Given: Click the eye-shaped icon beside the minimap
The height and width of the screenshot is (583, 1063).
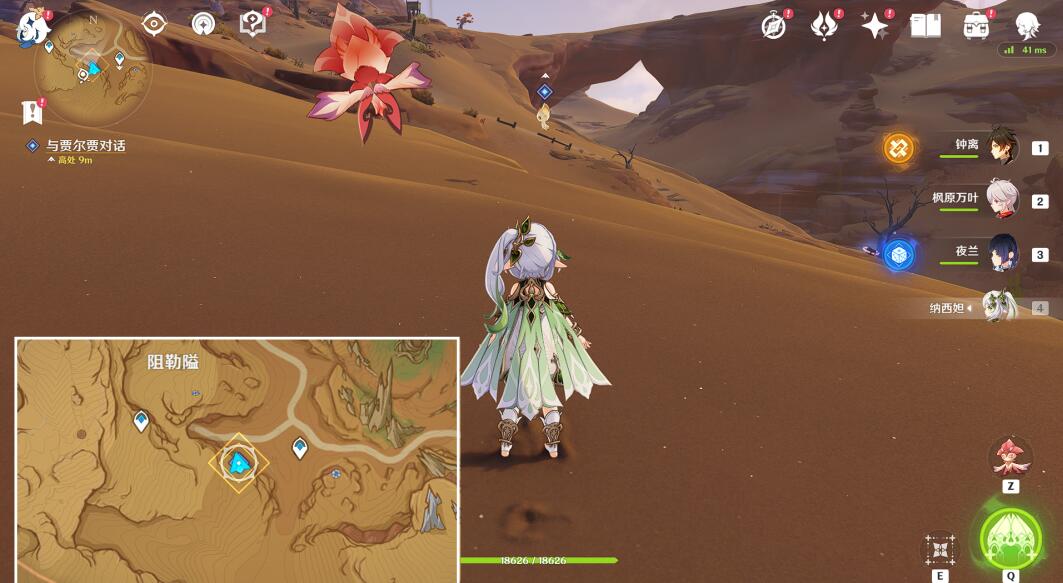Looking at the screenshot, I should (154, 24).
